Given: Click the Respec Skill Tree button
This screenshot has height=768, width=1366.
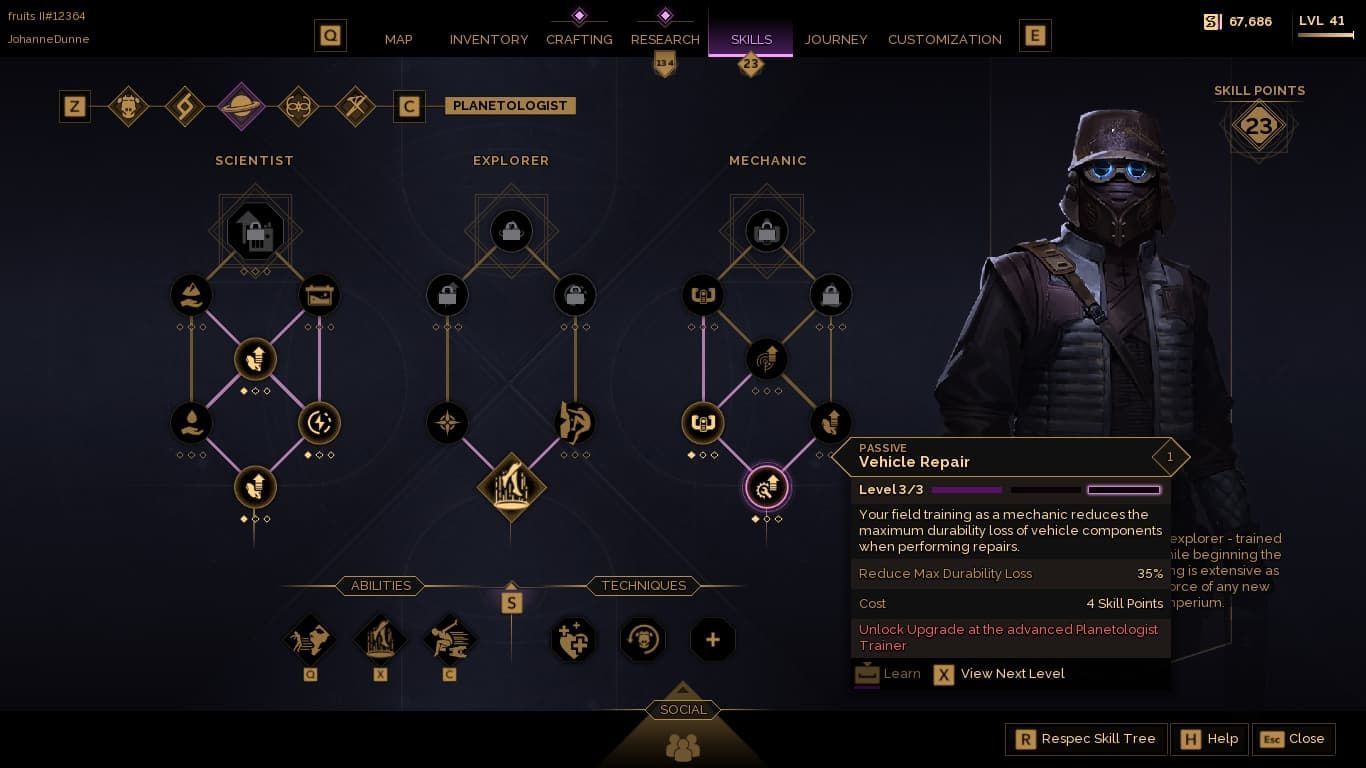Looking at the screenshot, I should pos(1086,739).
